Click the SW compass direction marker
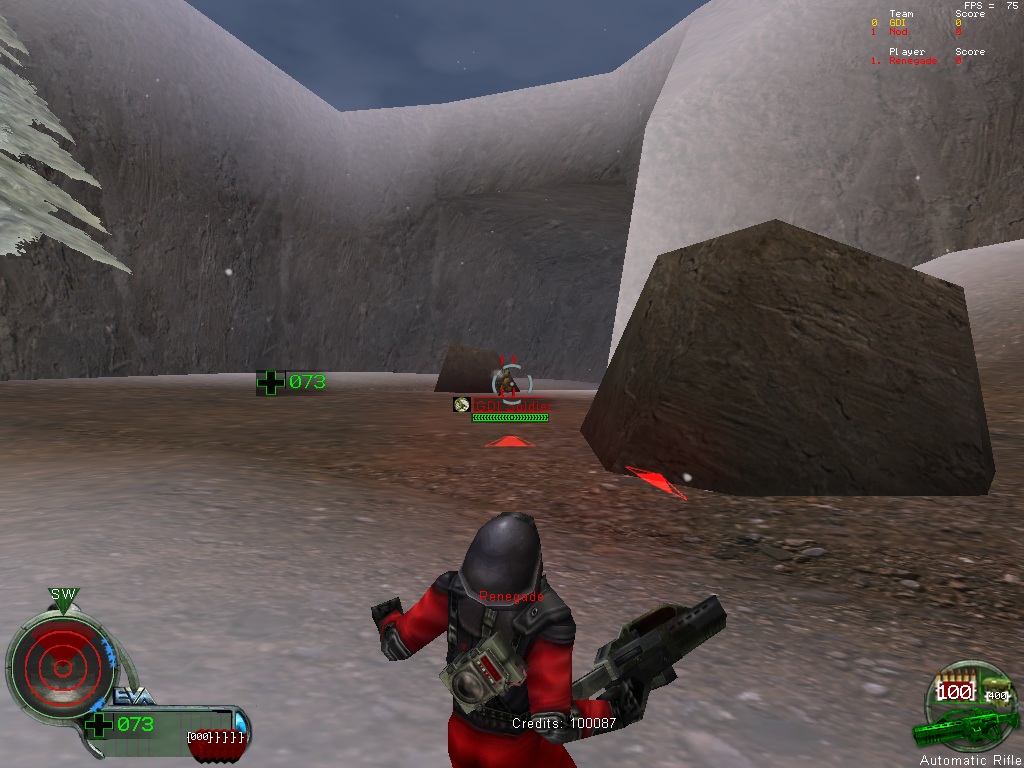Viewport: 1024px width, 768px height. tap(63, 595)
